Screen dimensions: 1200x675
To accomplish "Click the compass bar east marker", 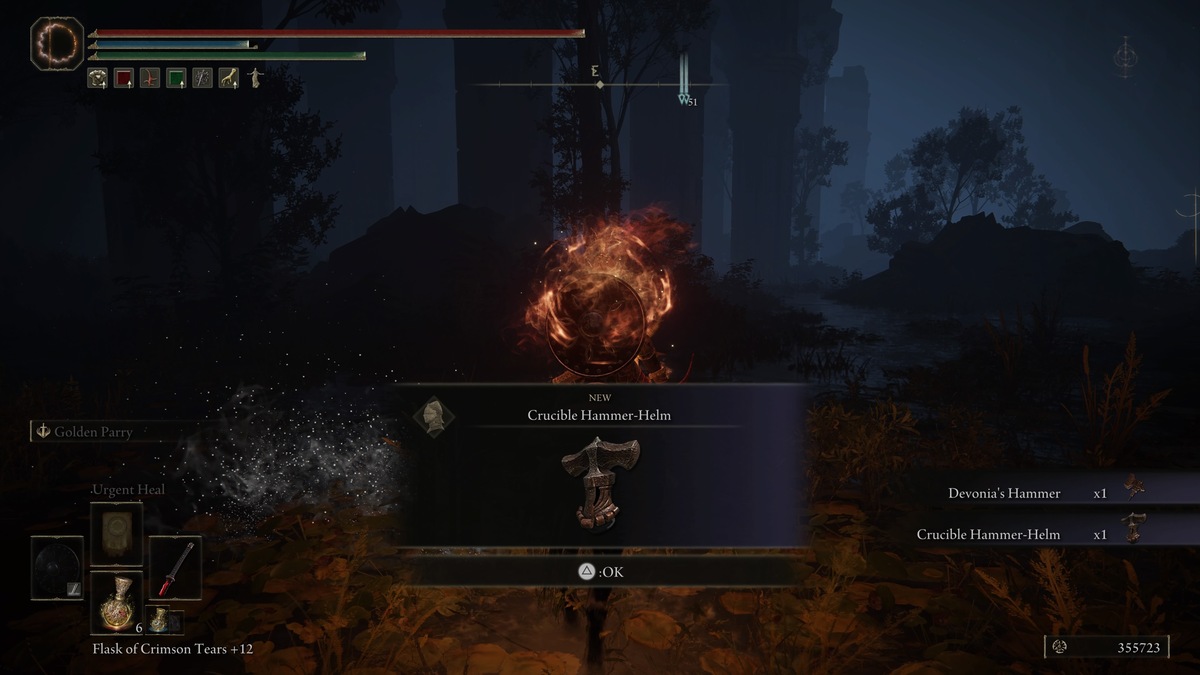I will 596,70.
